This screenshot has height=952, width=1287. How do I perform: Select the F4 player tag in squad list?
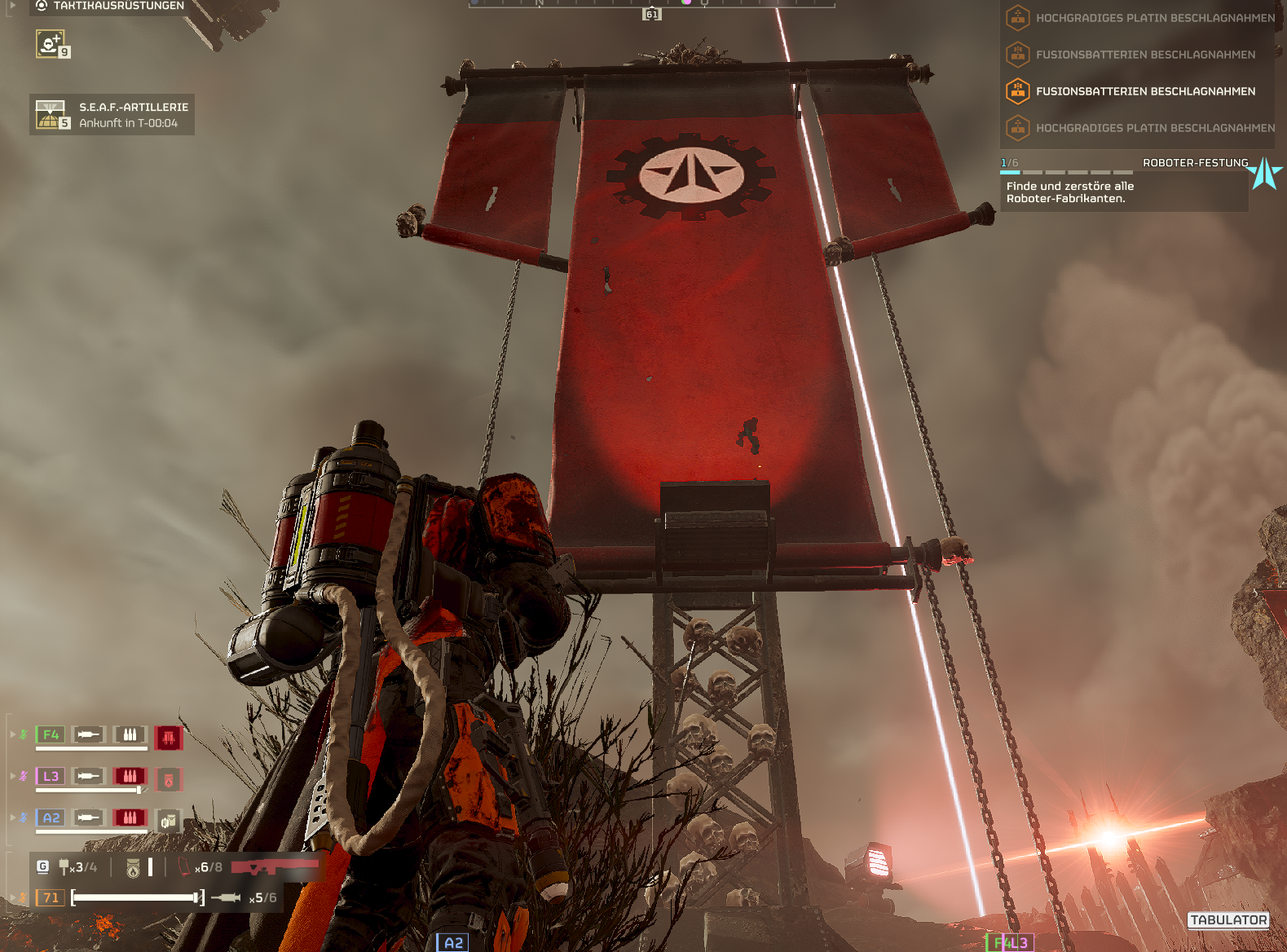coord(51,734)
